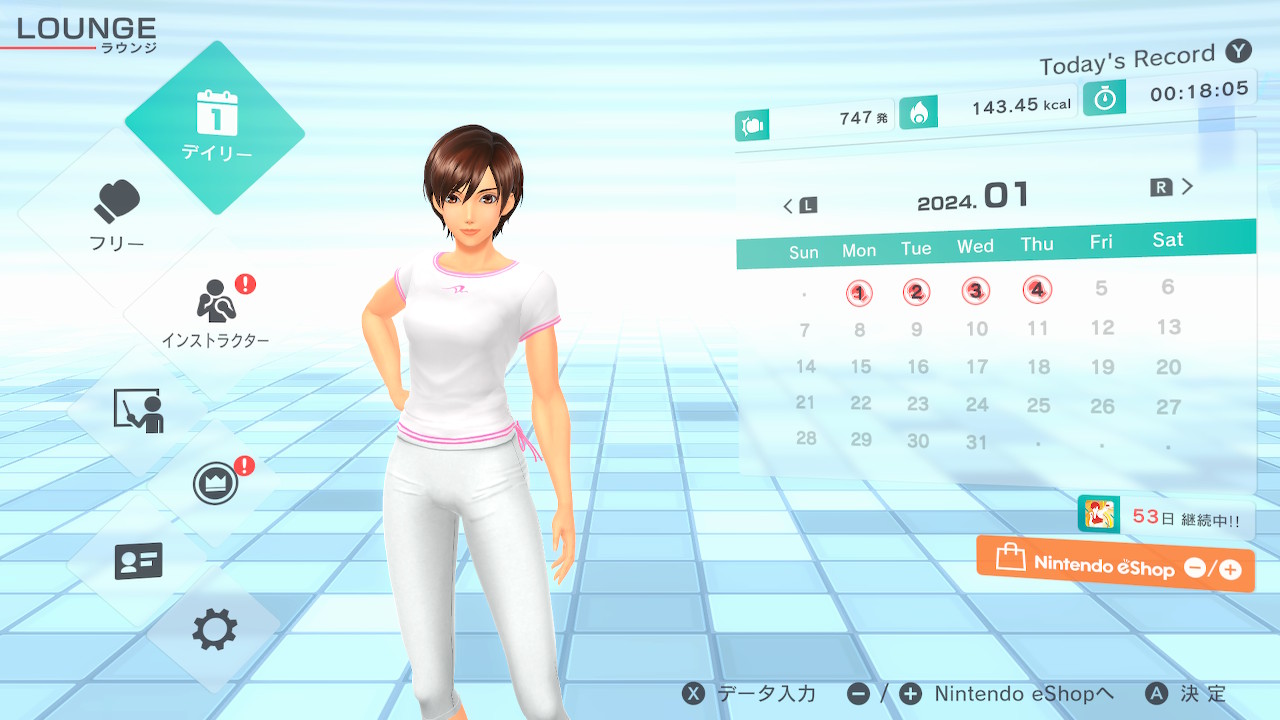Screen dimensions: 1280x720
Task: Select calendar day 4 stamp
Action: 1038,290
